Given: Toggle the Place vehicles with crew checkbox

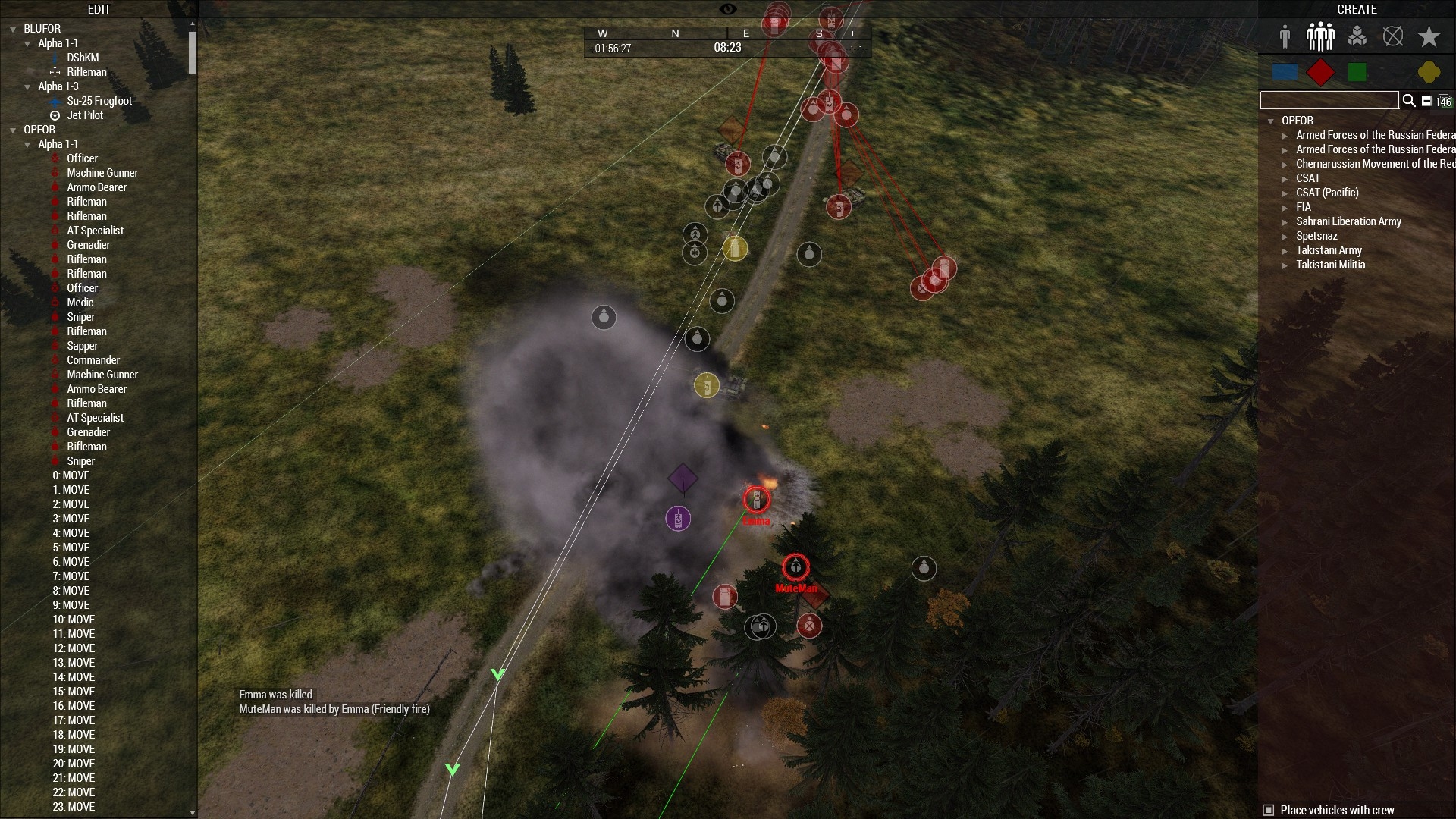Looking at the screenshot, I should (x=1268, y=810).
